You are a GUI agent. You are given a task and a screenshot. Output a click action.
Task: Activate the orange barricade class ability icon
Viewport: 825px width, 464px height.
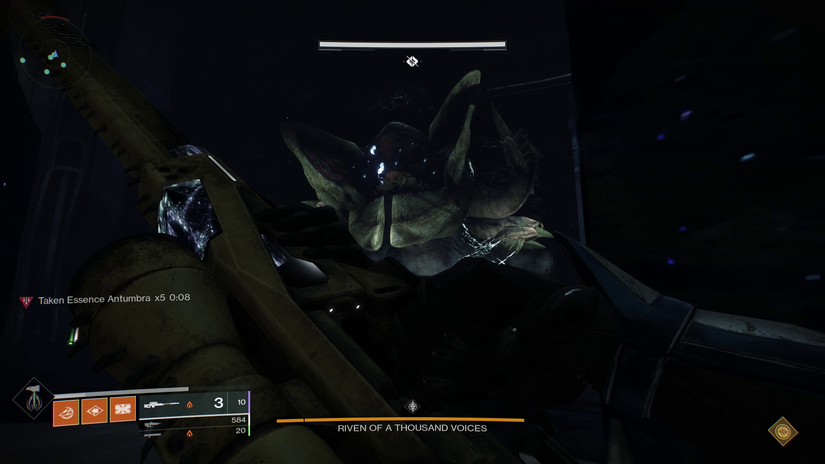tap(122, 410)
